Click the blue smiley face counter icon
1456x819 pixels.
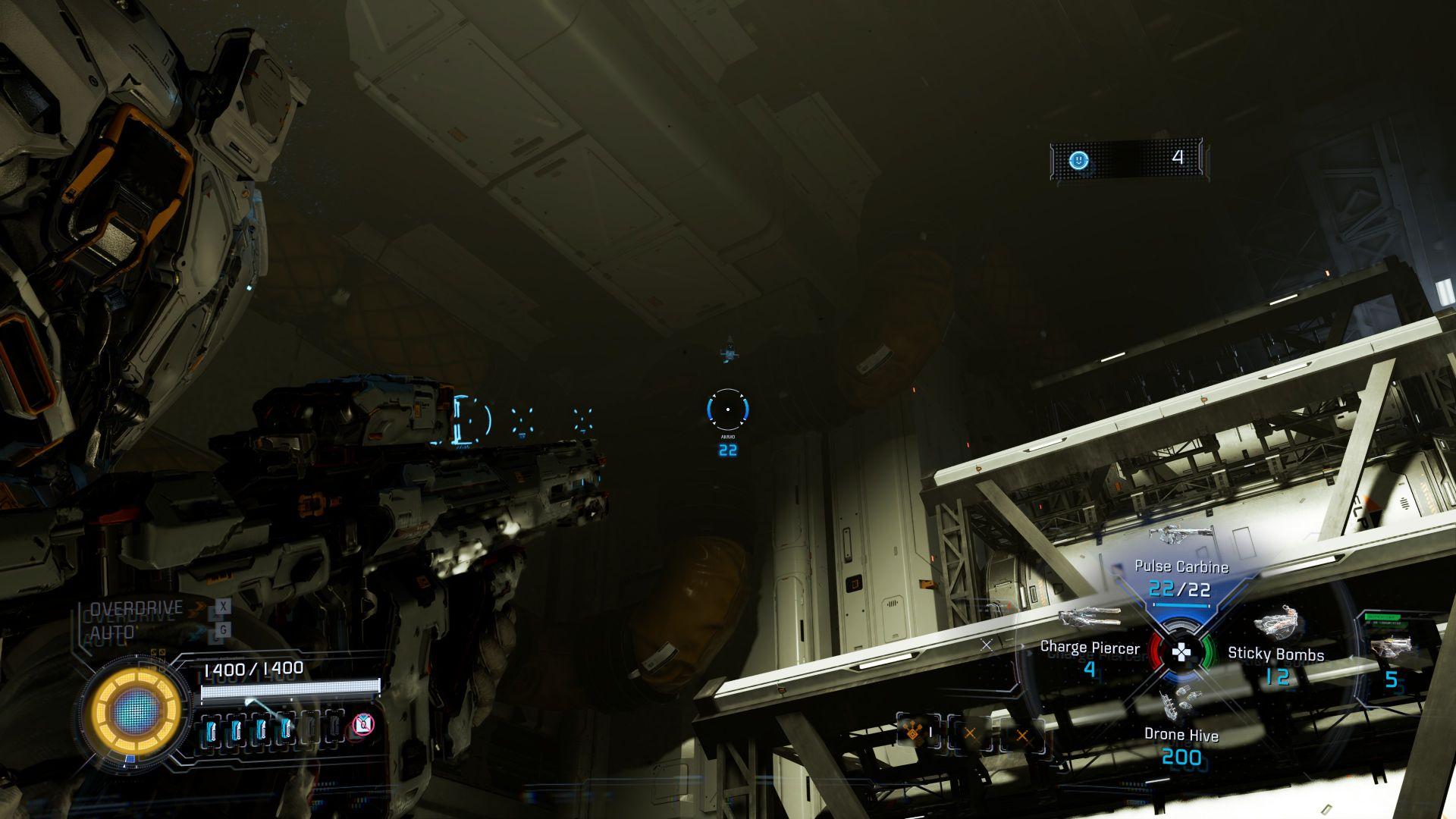tap(1078, 160)
